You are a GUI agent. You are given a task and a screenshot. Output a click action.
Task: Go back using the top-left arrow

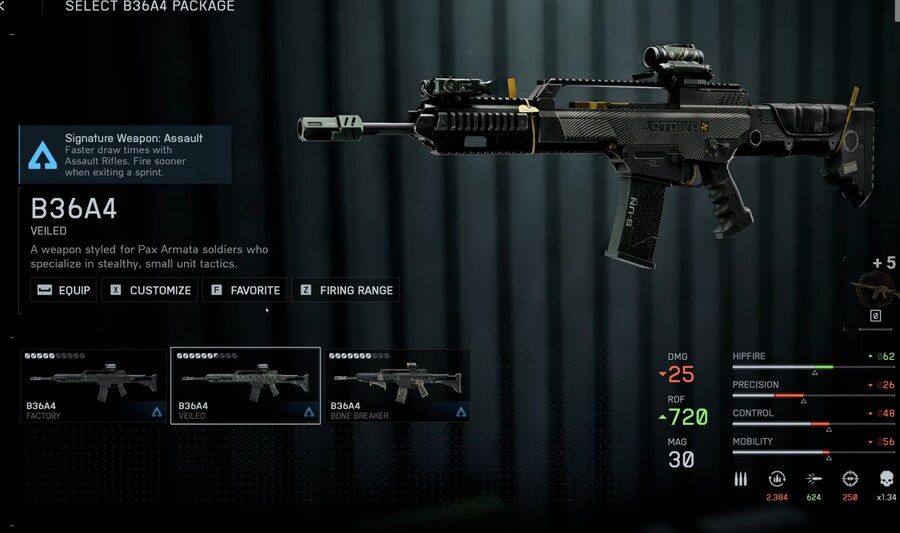4,7
